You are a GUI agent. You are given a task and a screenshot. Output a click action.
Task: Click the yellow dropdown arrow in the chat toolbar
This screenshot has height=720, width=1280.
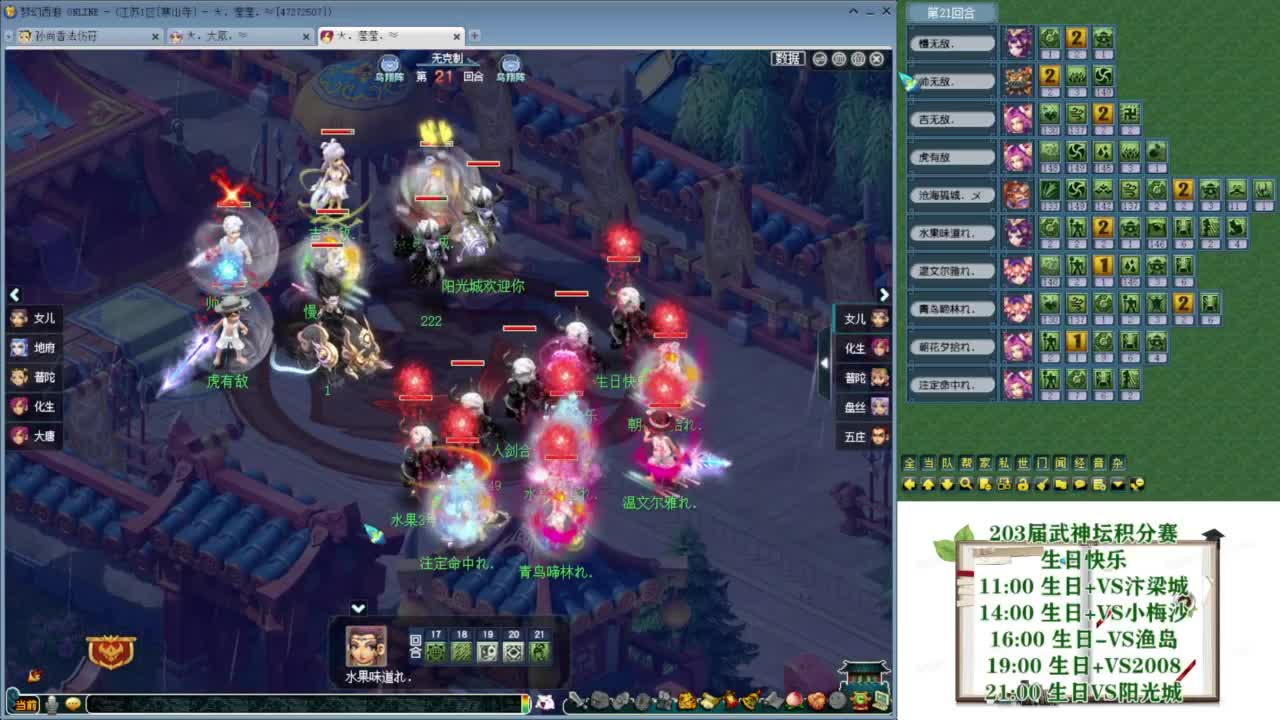pos(1117,483)
